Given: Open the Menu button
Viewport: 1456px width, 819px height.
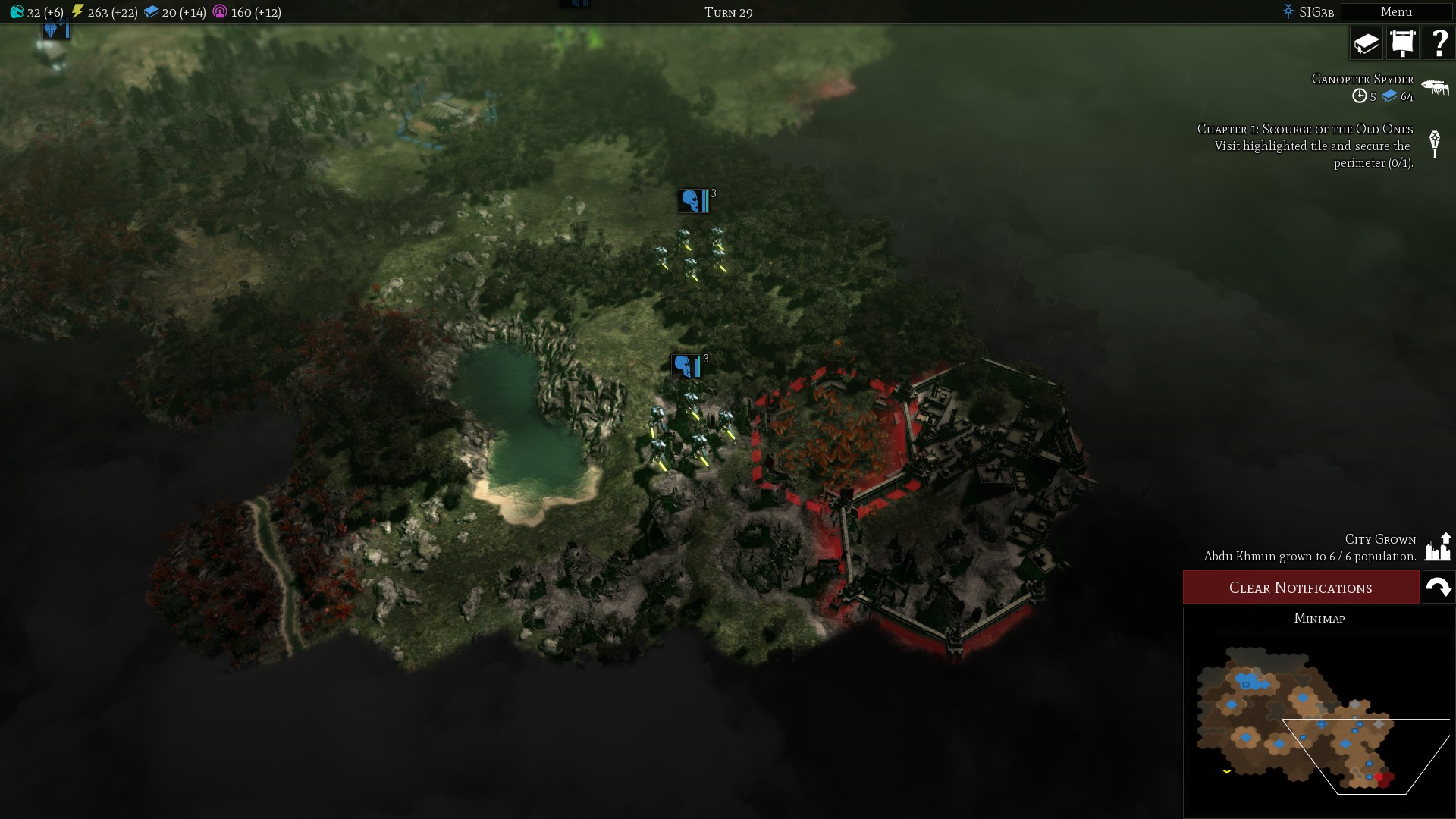Looking at the screenshot, I should pyautogui.click(x=1395, y=12).
